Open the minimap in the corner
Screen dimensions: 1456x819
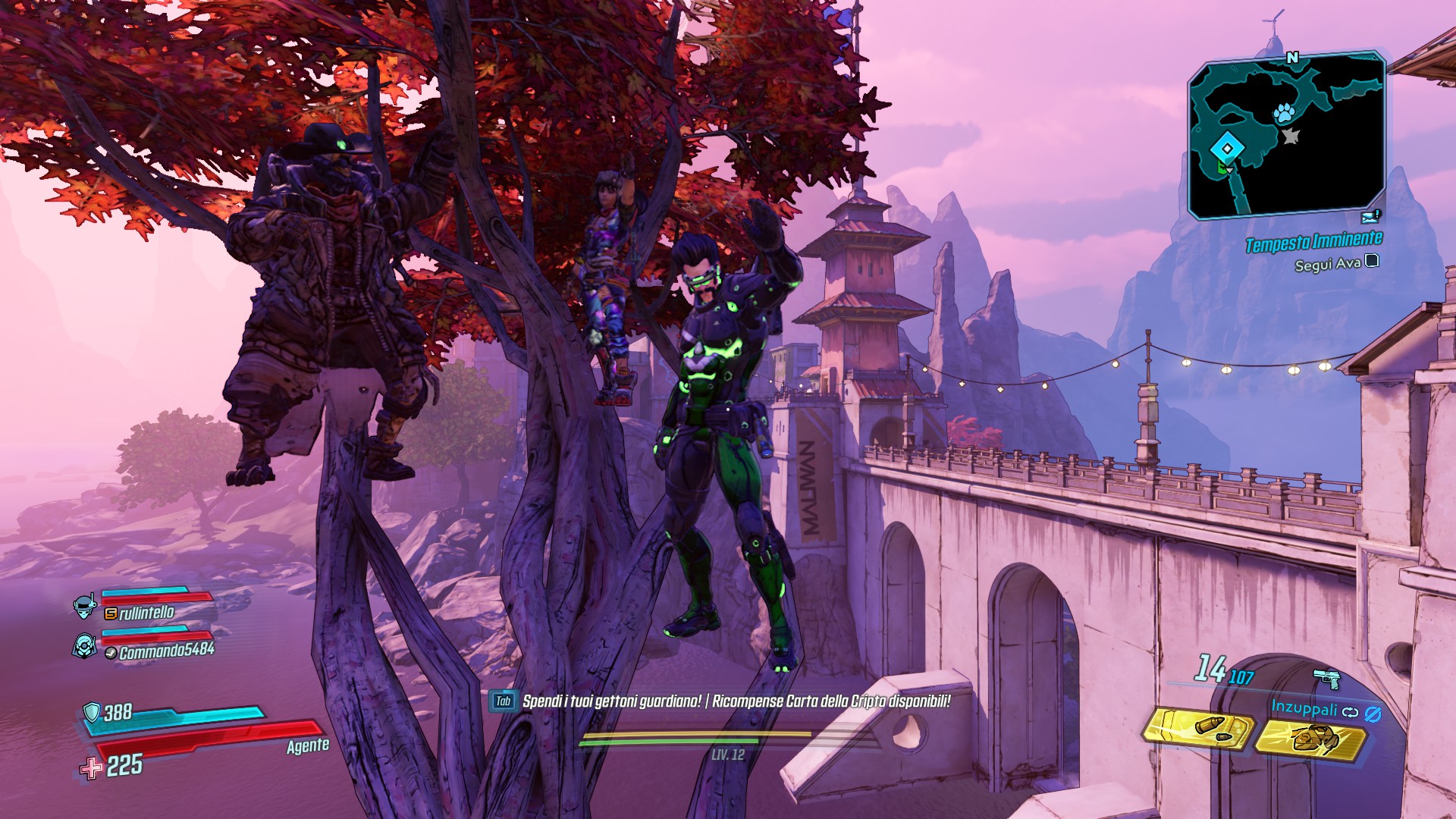pyautogui.click(x=1287, y=135)
